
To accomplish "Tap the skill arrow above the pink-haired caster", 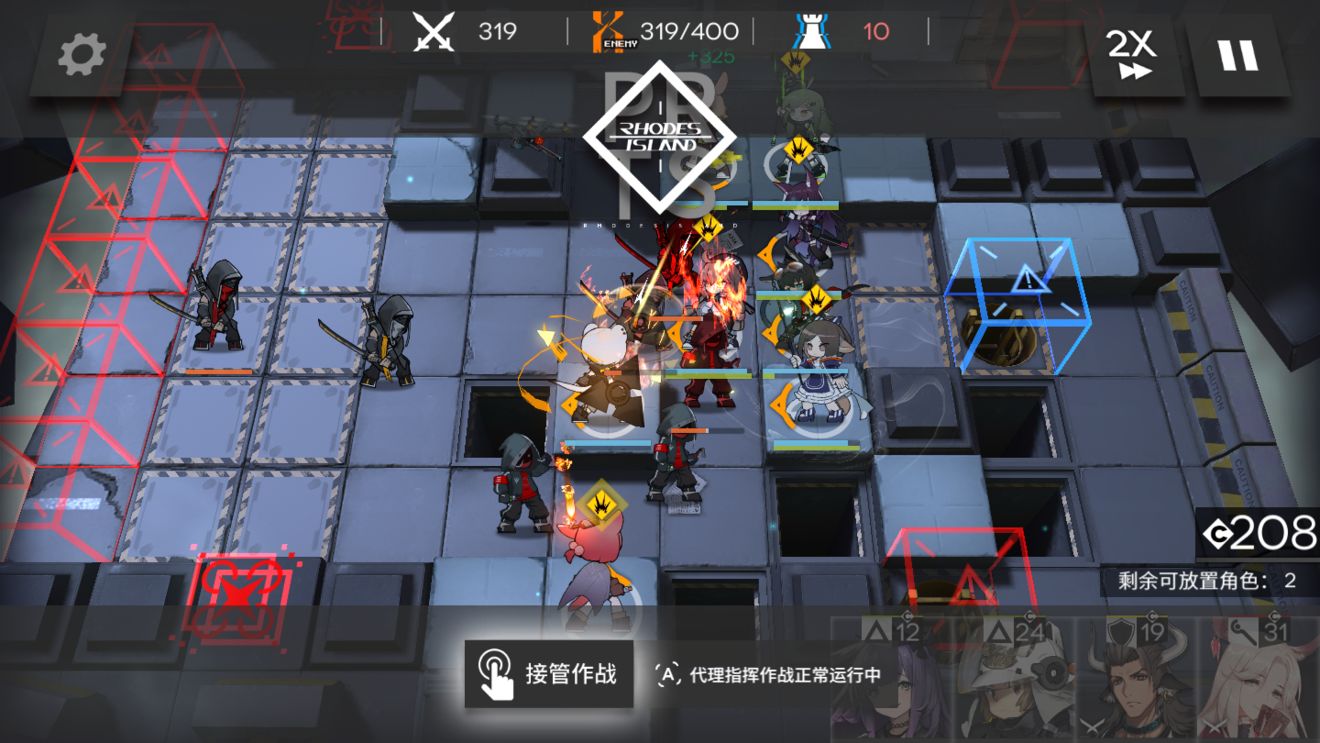I will tap(603, 502).
